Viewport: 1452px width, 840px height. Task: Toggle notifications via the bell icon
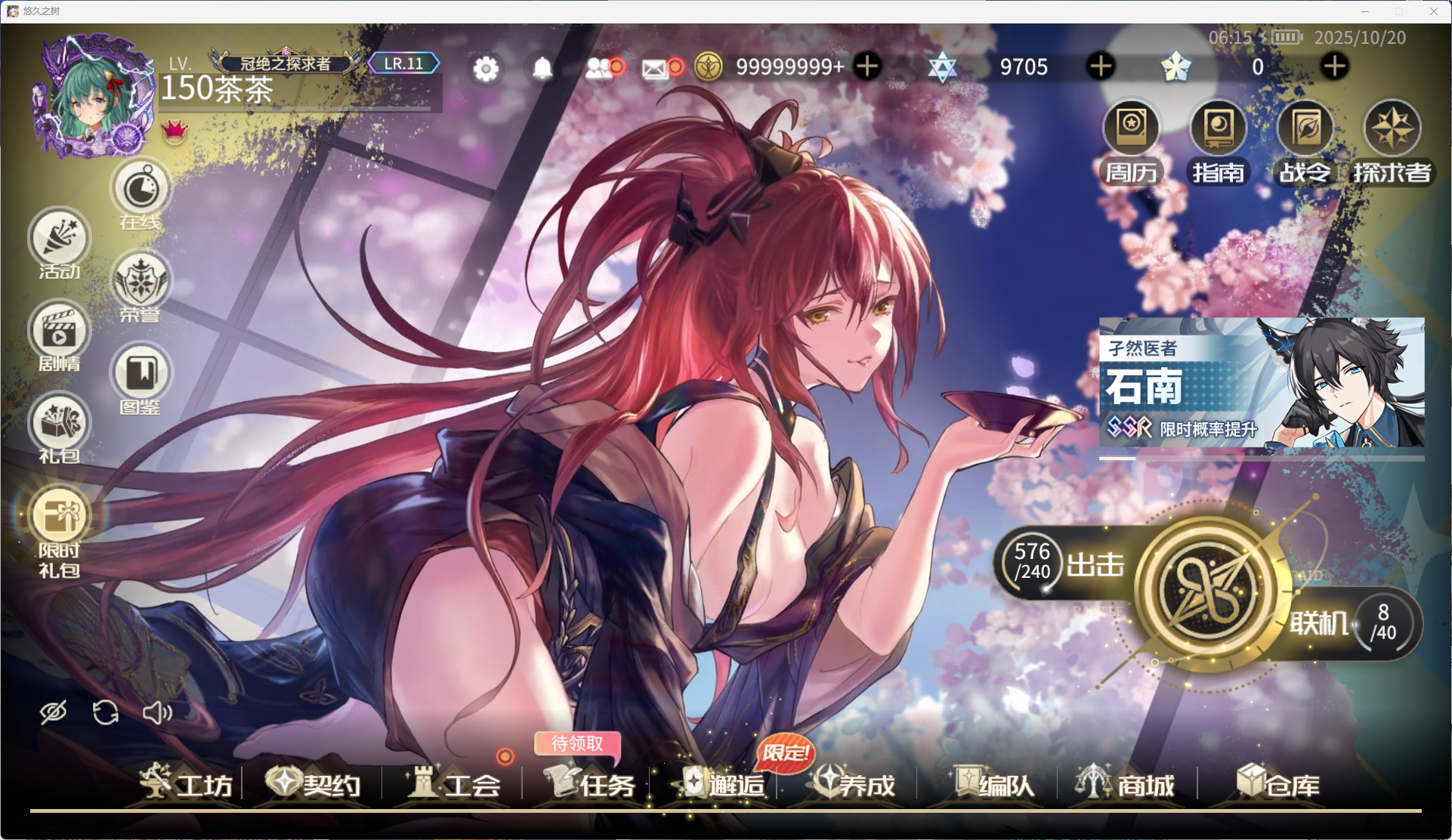click(541, 67)
